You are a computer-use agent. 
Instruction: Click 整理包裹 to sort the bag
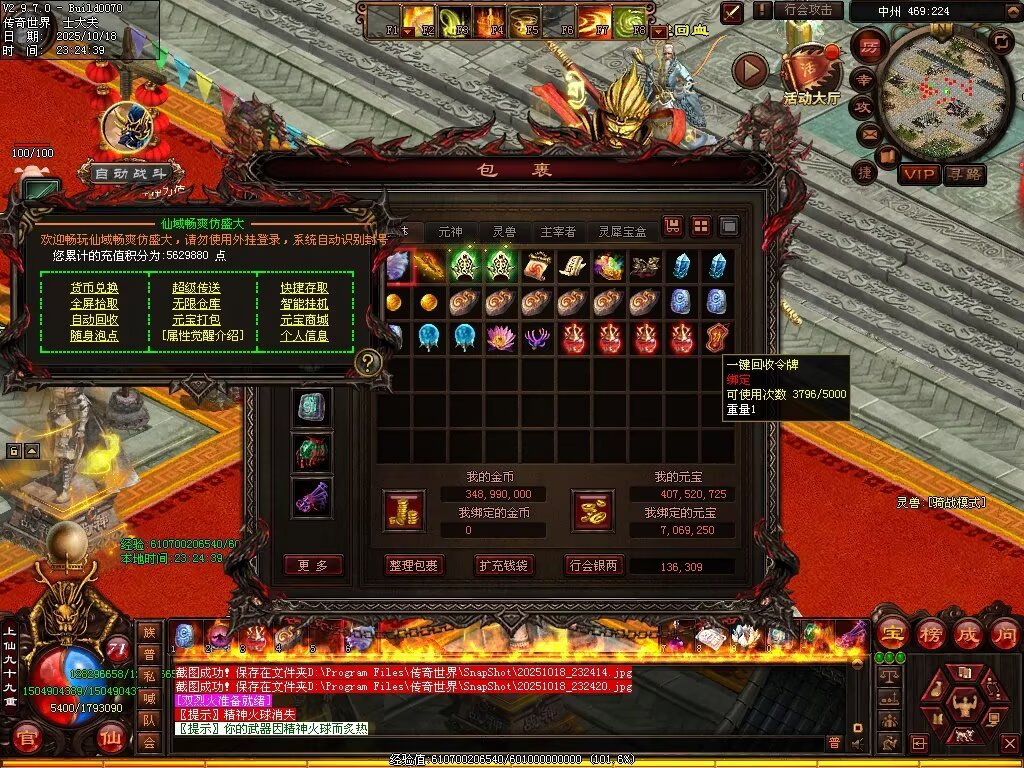[x=413, y=566]
